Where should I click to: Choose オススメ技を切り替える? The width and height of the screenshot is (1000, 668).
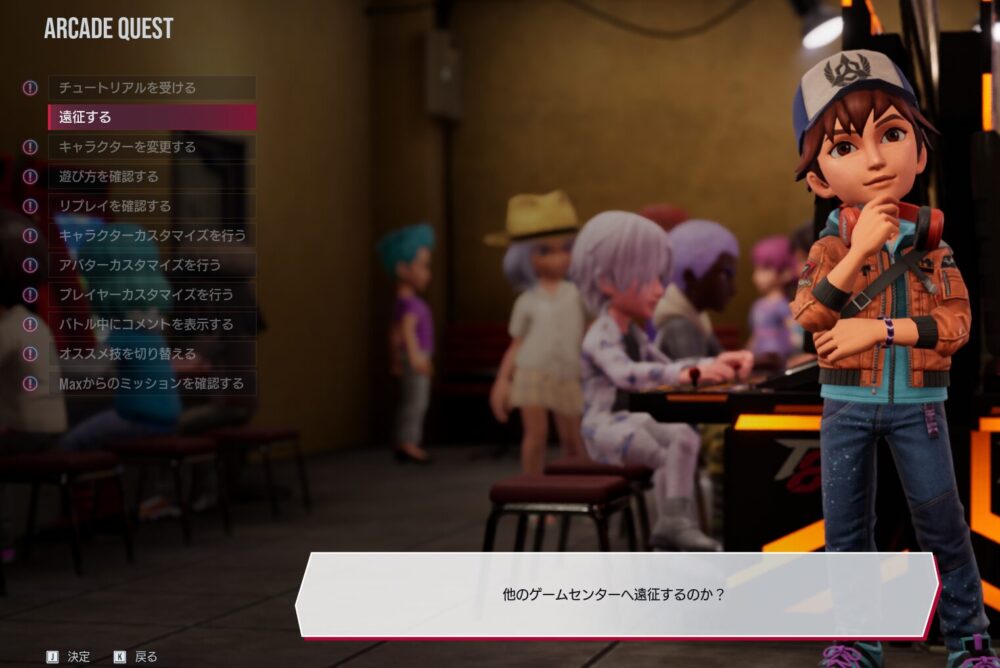152,354
